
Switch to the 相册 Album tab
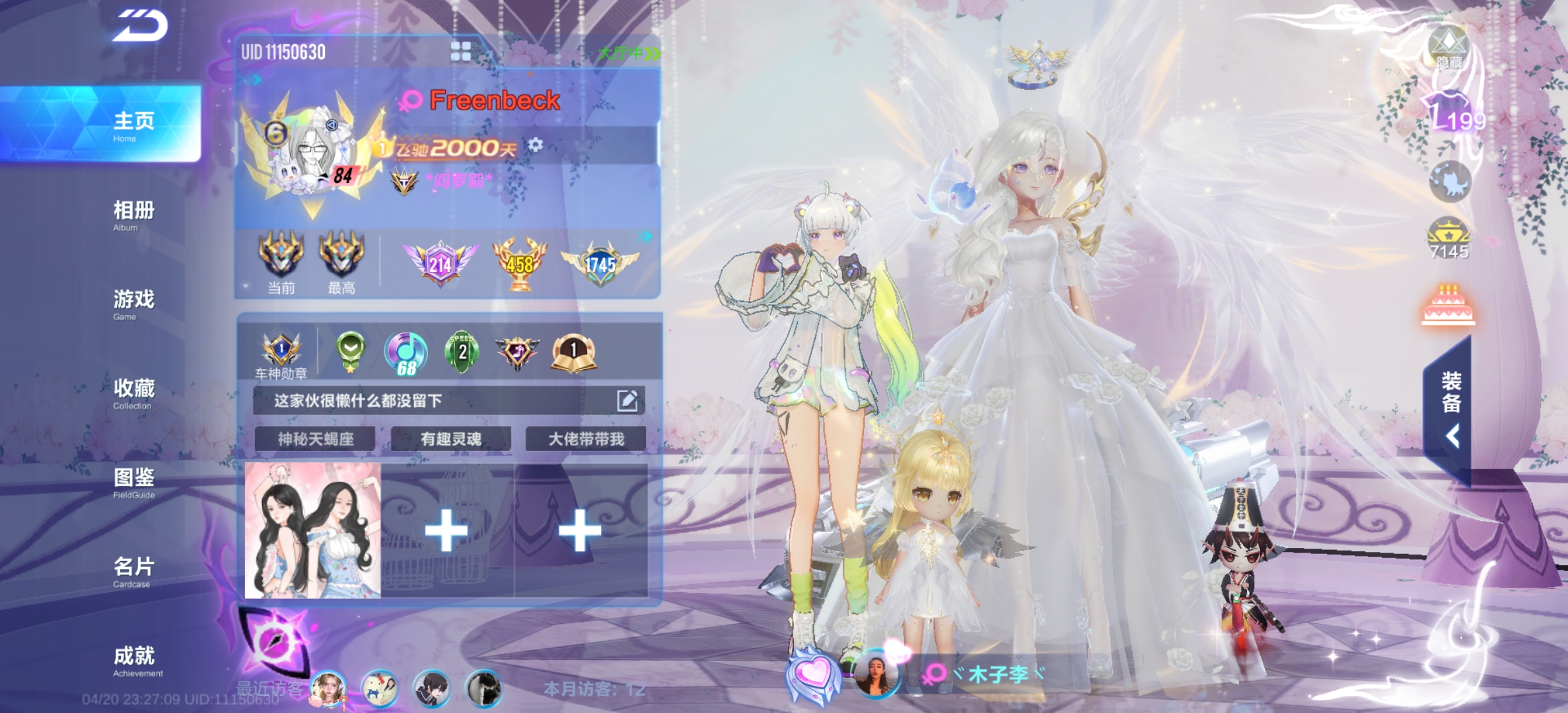(133, 215)
